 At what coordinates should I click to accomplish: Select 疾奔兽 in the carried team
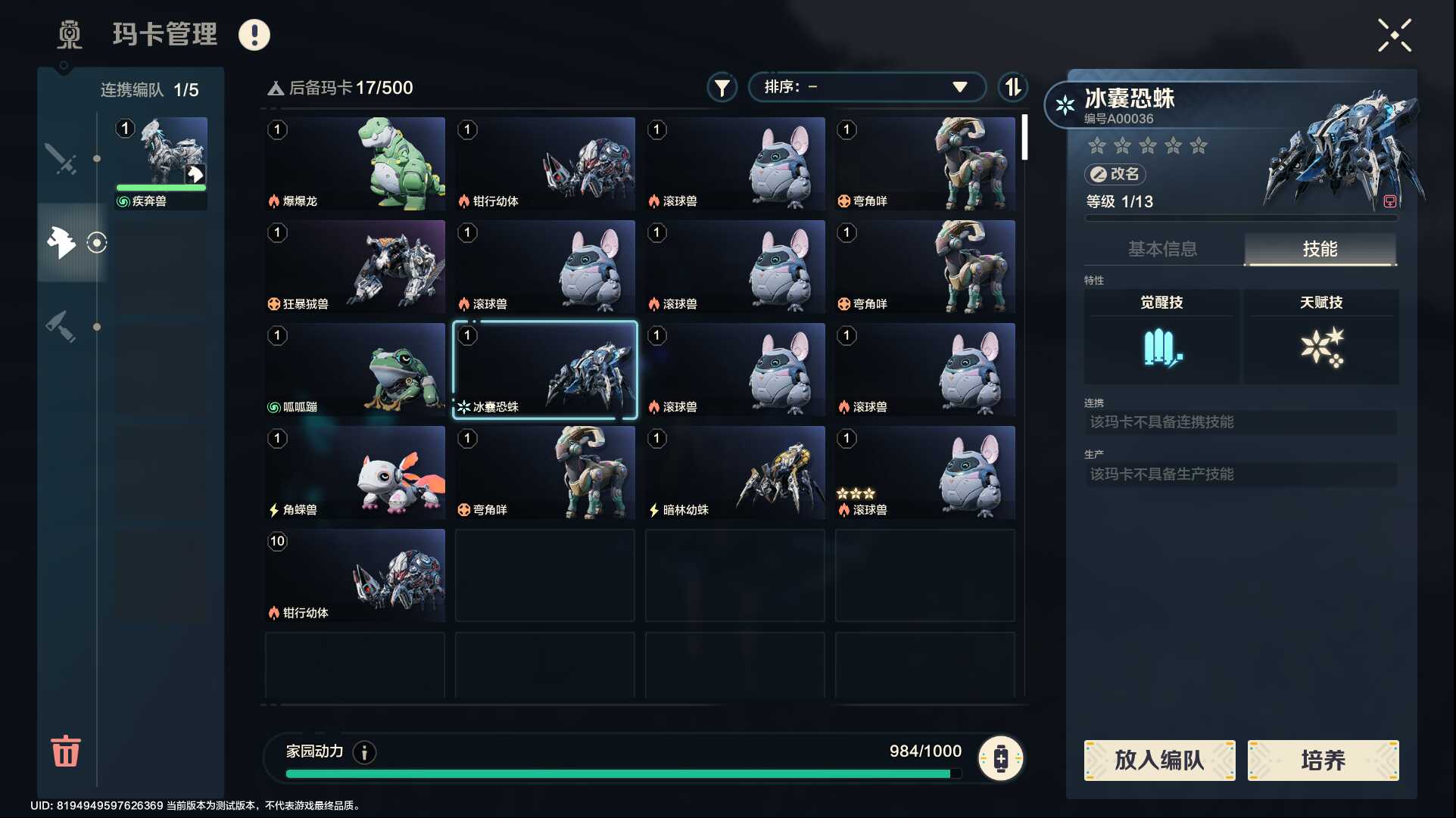click(x=161, y=163)
